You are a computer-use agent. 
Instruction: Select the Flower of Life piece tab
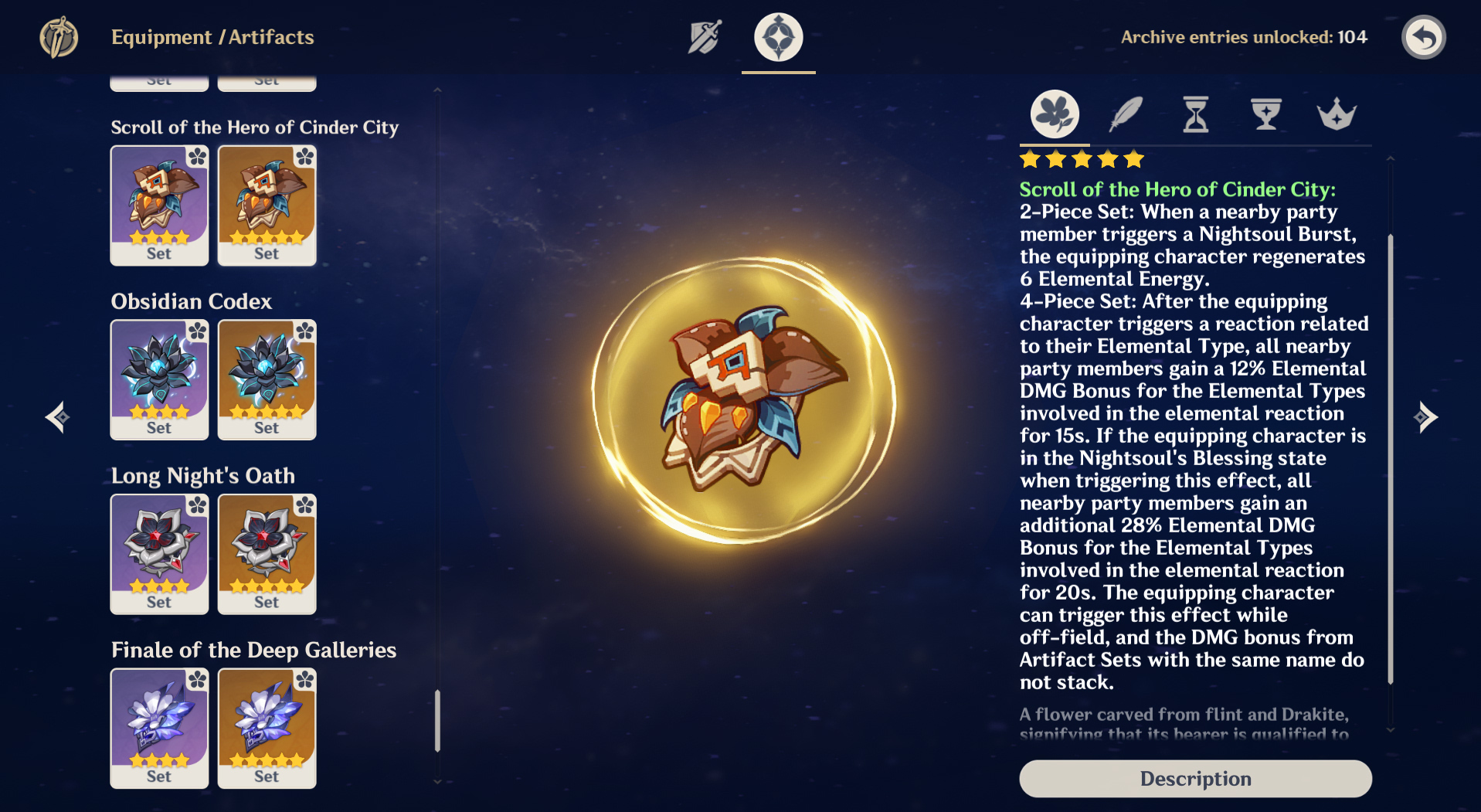(1055, 114)
